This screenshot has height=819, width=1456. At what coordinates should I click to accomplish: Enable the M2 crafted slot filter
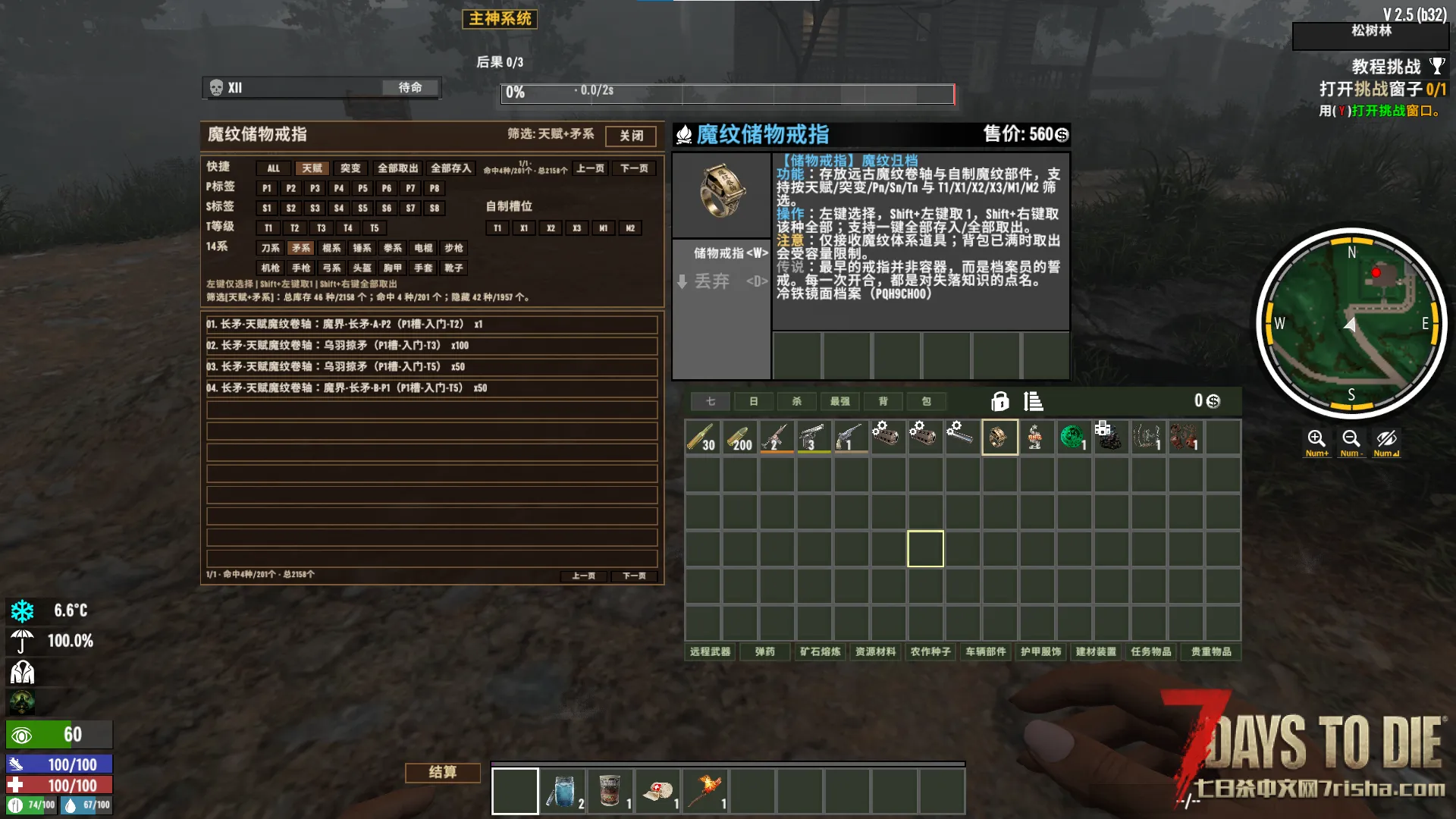click(629, 228)
